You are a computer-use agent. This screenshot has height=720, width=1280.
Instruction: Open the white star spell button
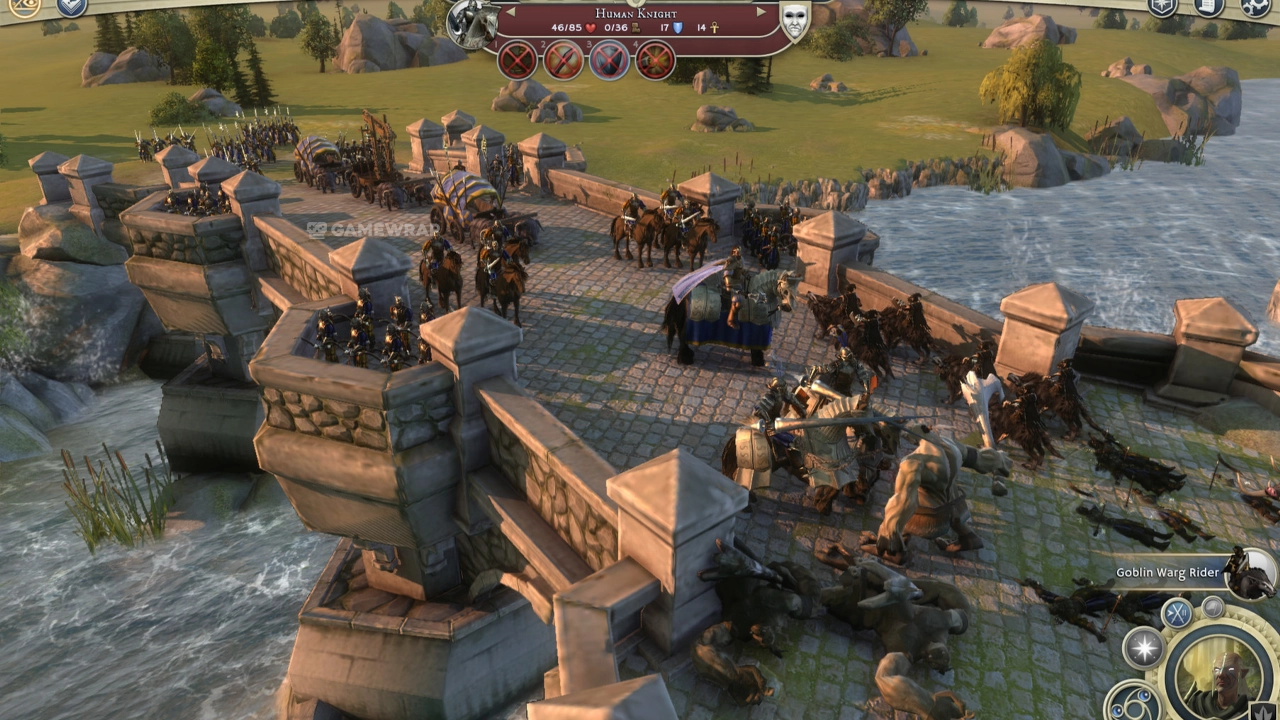1144,647
